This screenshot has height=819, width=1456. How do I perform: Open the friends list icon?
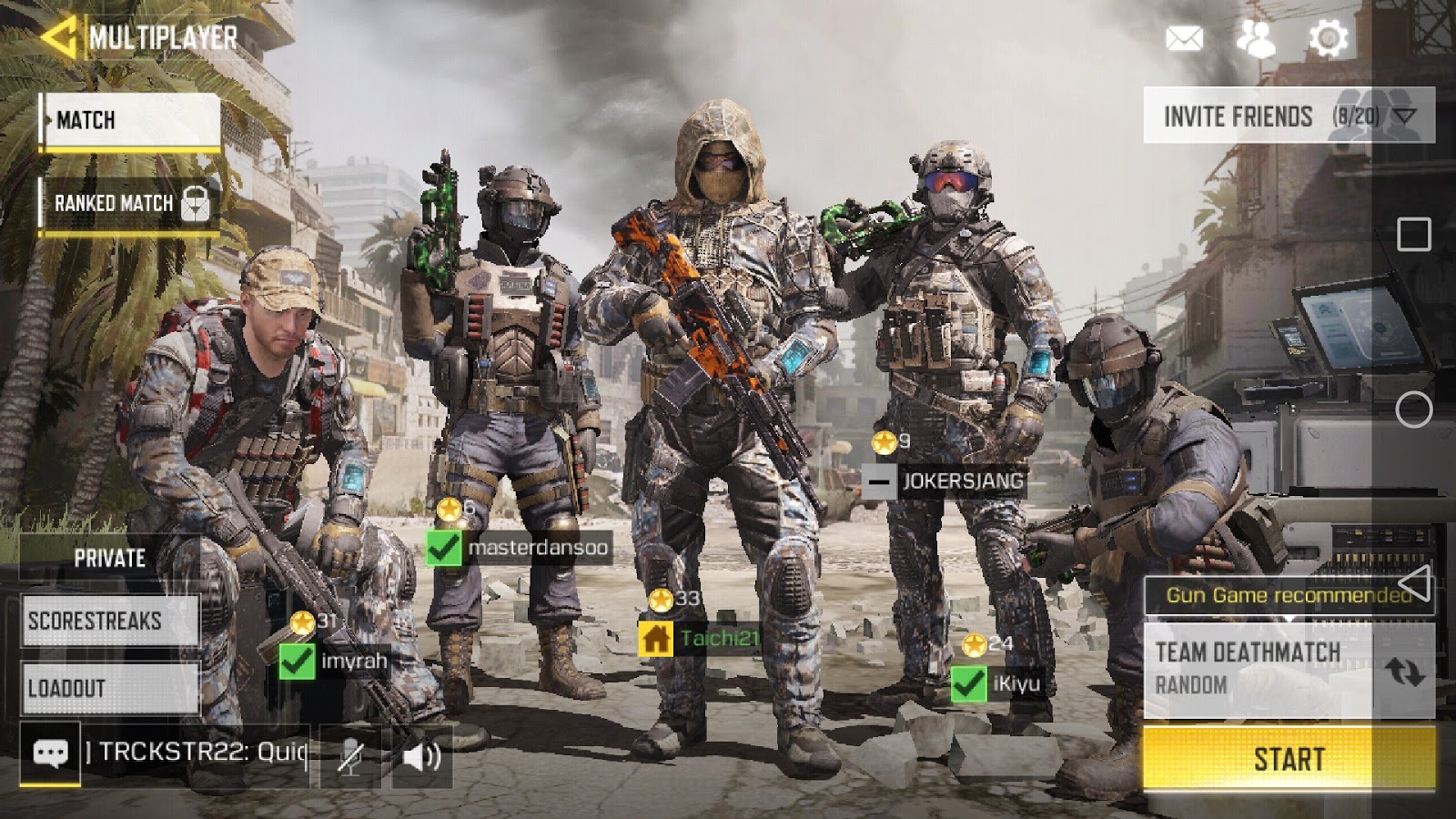point(1256,38)
